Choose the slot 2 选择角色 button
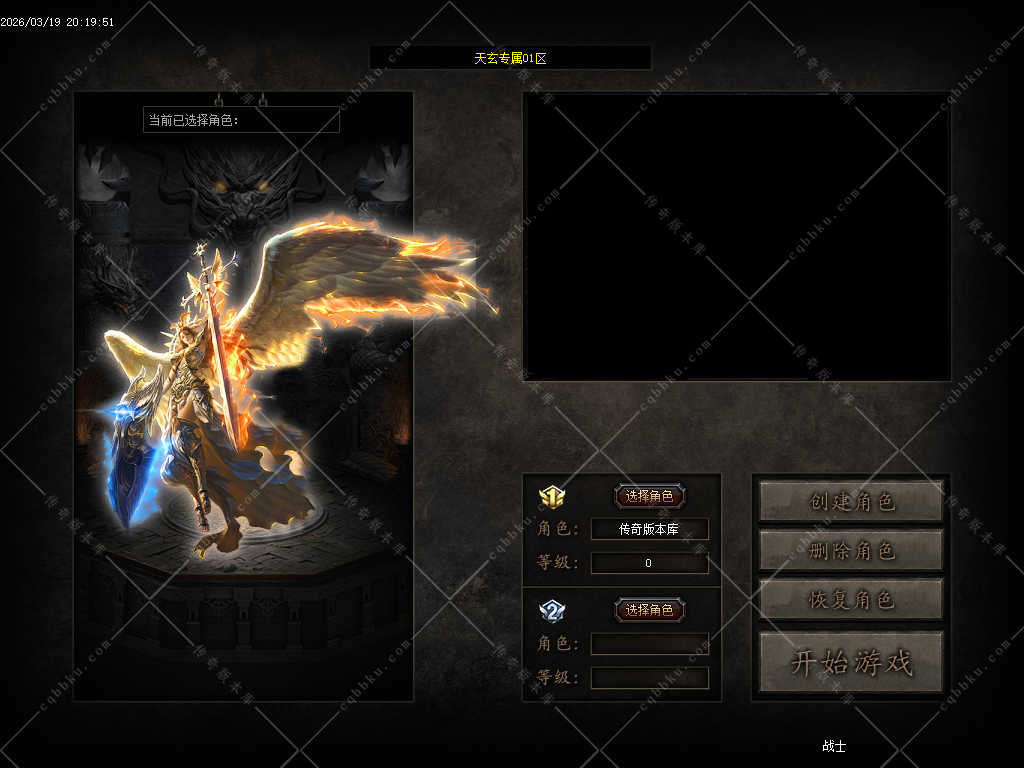The image size is (1024, 768). tap(649, 610)
